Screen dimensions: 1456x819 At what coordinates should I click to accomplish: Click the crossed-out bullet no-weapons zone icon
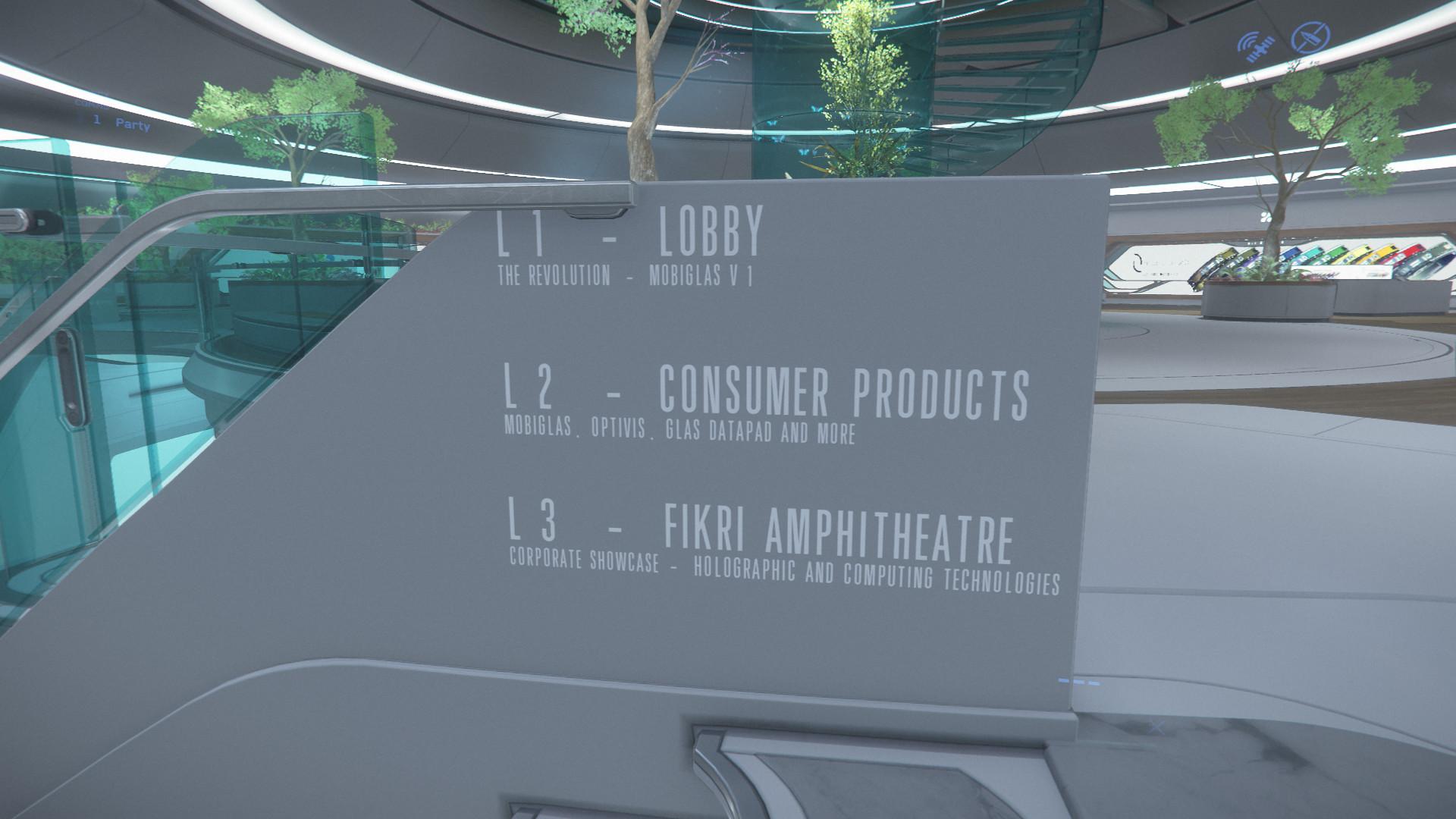(1311, 37)
